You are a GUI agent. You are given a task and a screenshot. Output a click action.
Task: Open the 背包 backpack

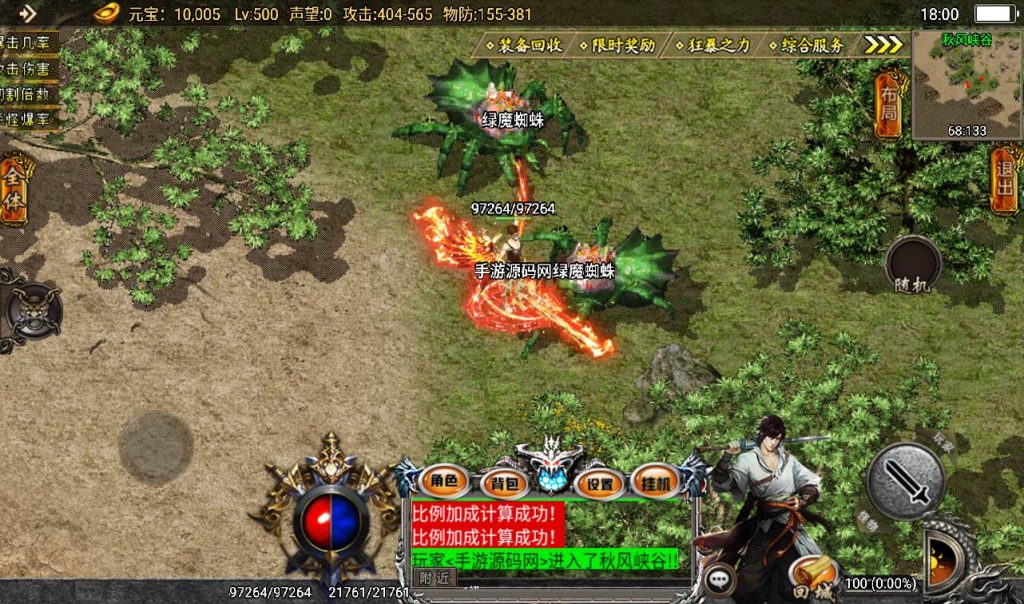tap(502, 484)
